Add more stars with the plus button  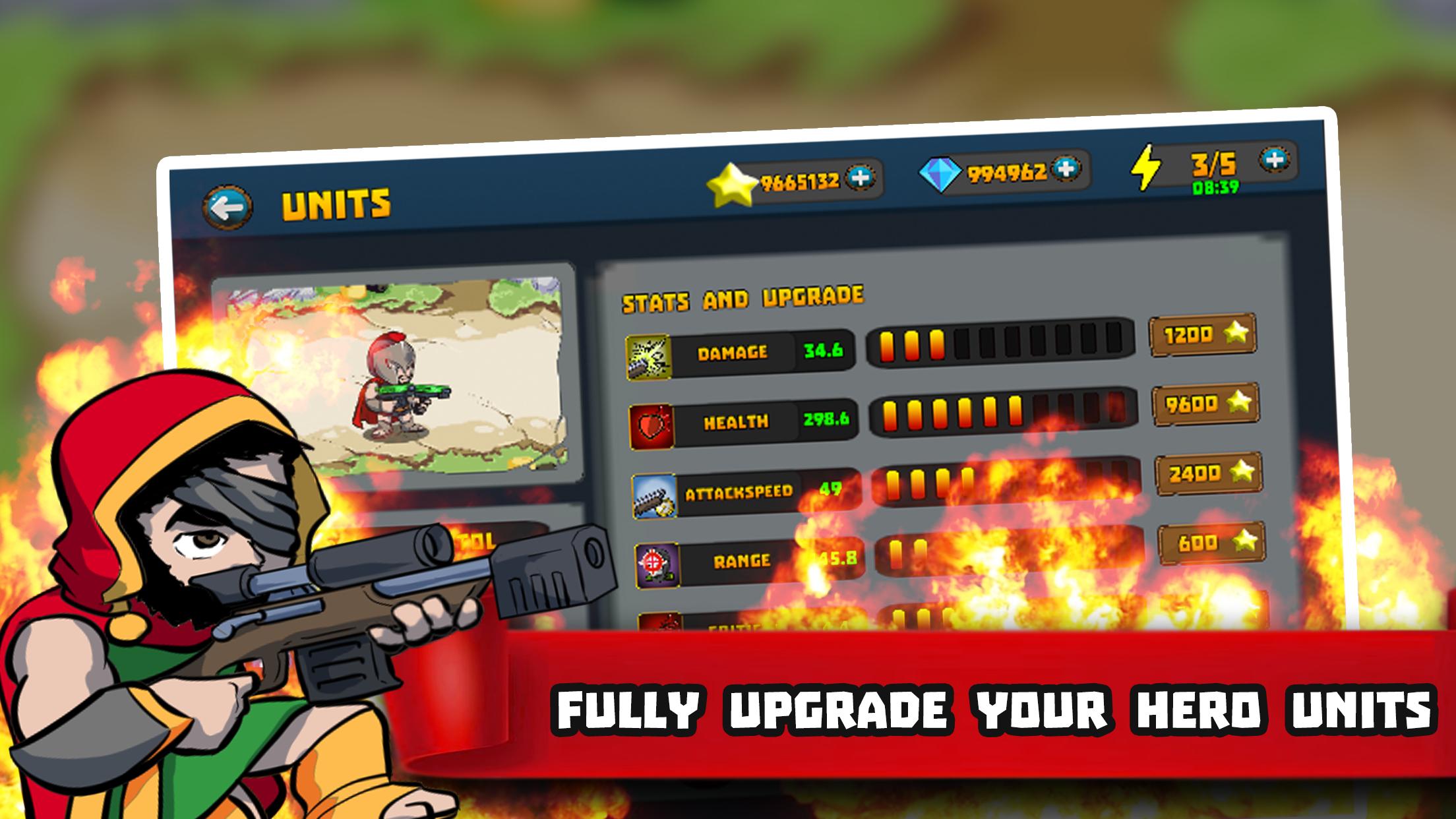860,177
